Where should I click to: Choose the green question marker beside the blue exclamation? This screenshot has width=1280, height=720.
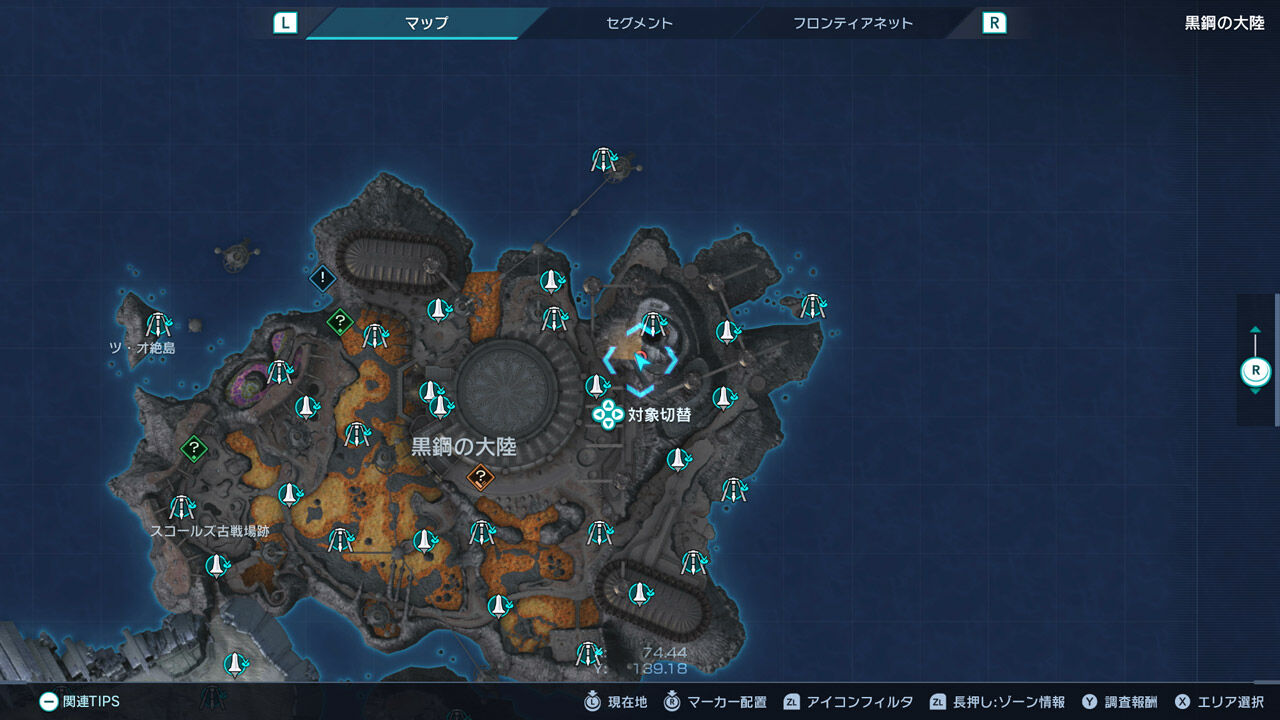tap(340, 322)
